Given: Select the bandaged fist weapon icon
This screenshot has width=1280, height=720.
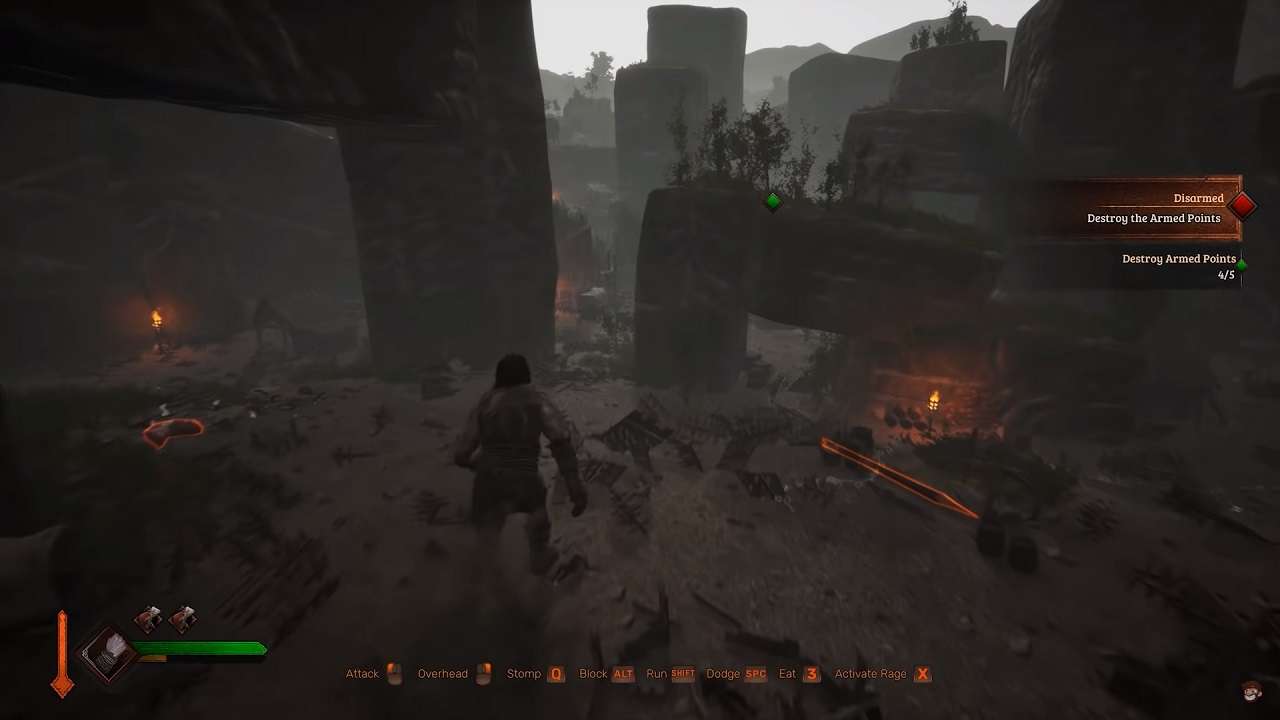Looking at the screenshot, I should coord(107,652).
